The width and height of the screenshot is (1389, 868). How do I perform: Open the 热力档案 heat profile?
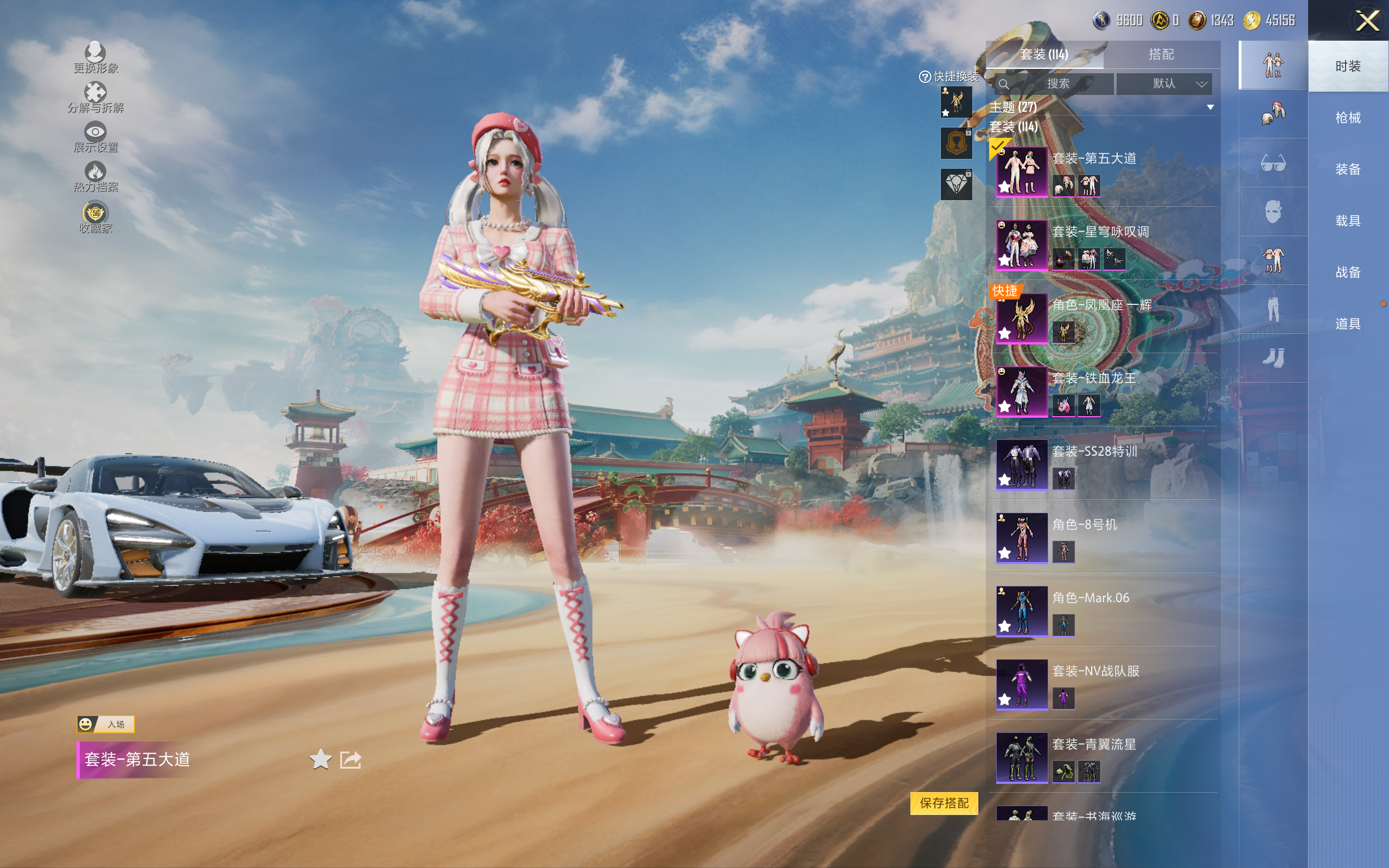pyautogui.click(x=95, y=176)
